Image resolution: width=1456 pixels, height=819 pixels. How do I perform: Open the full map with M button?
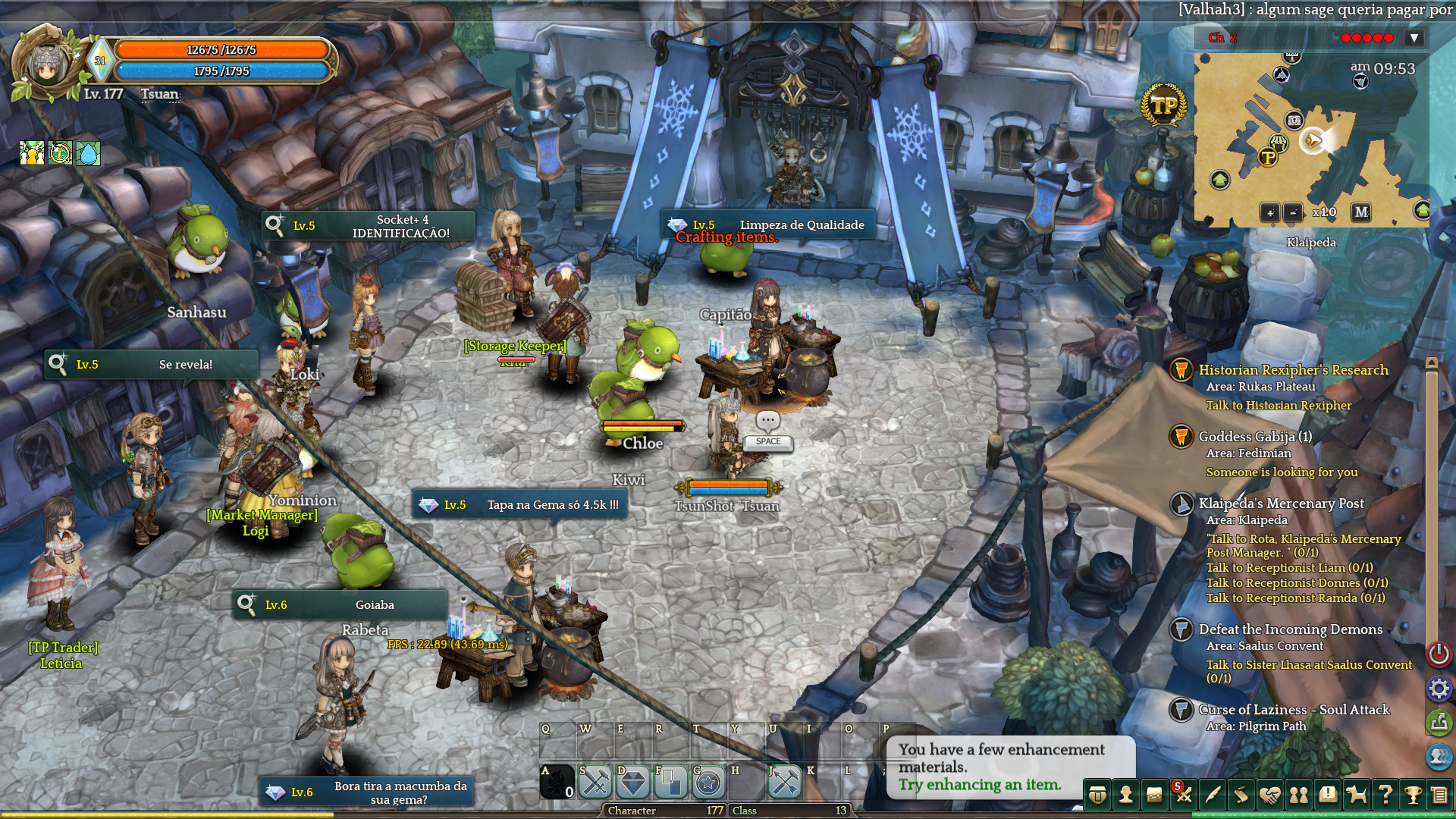1361,212
